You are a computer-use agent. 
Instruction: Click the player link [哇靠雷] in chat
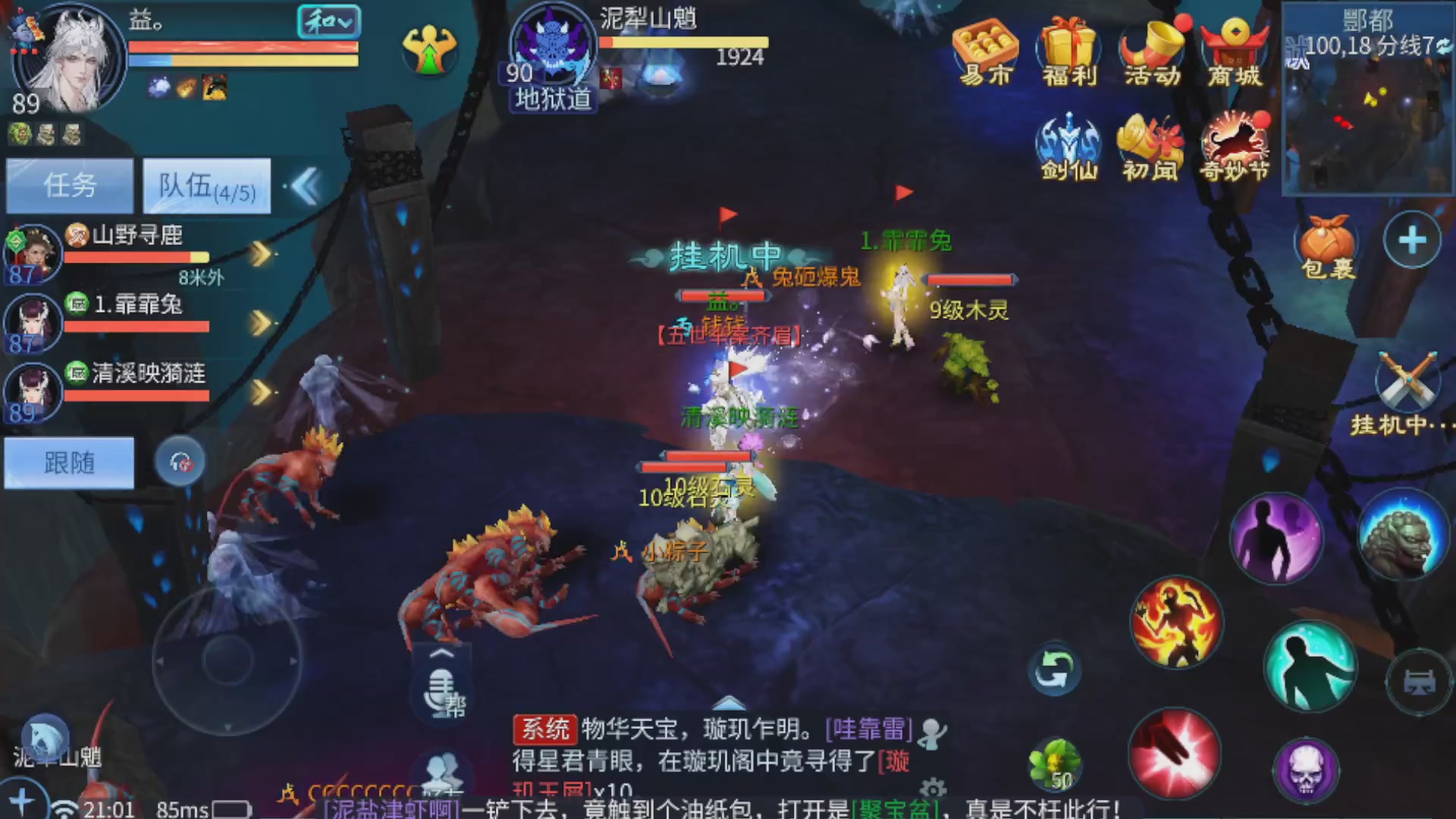tap(871, 730)
